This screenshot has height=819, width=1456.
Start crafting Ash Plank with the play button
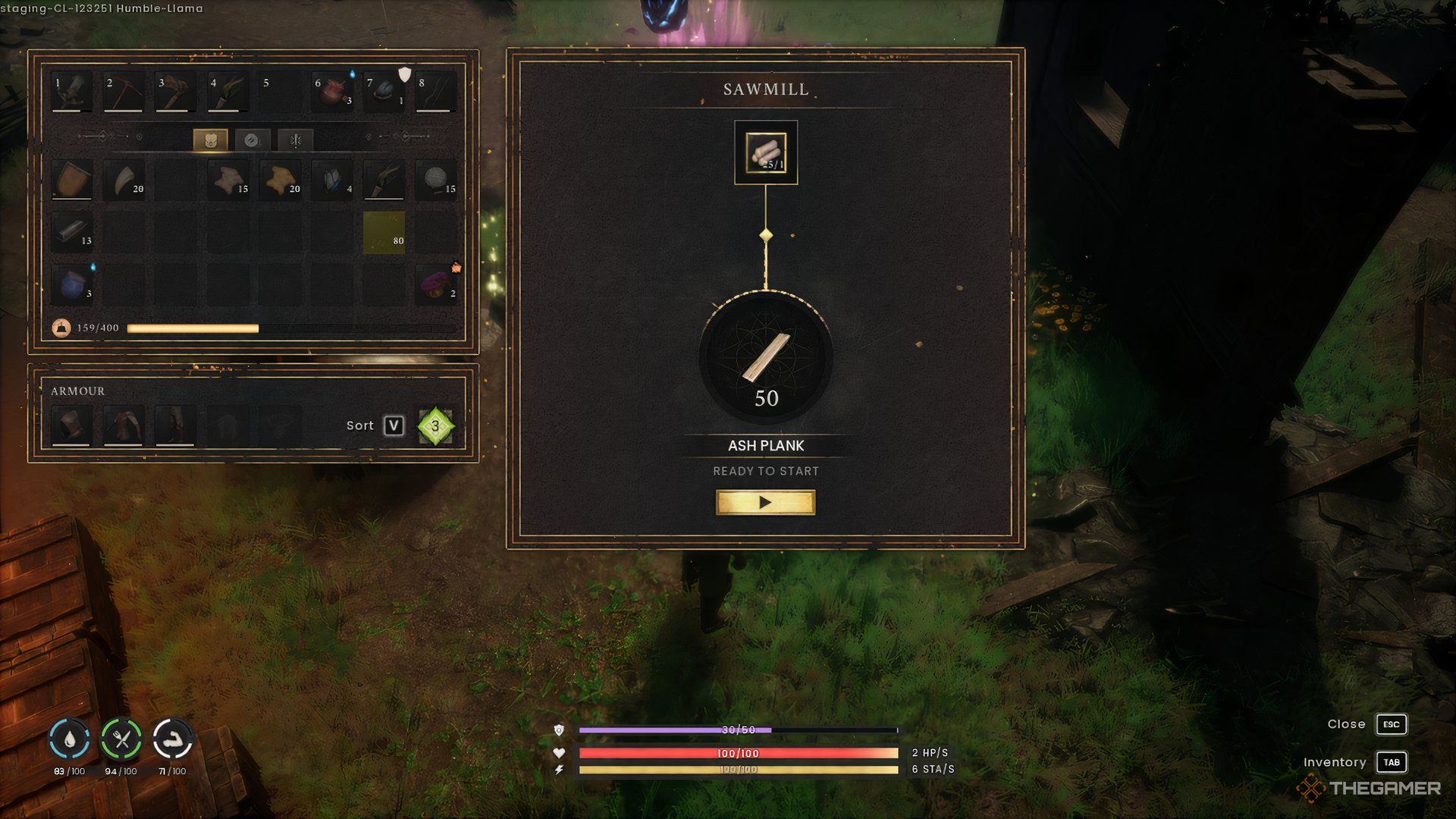tap(765, 502)
